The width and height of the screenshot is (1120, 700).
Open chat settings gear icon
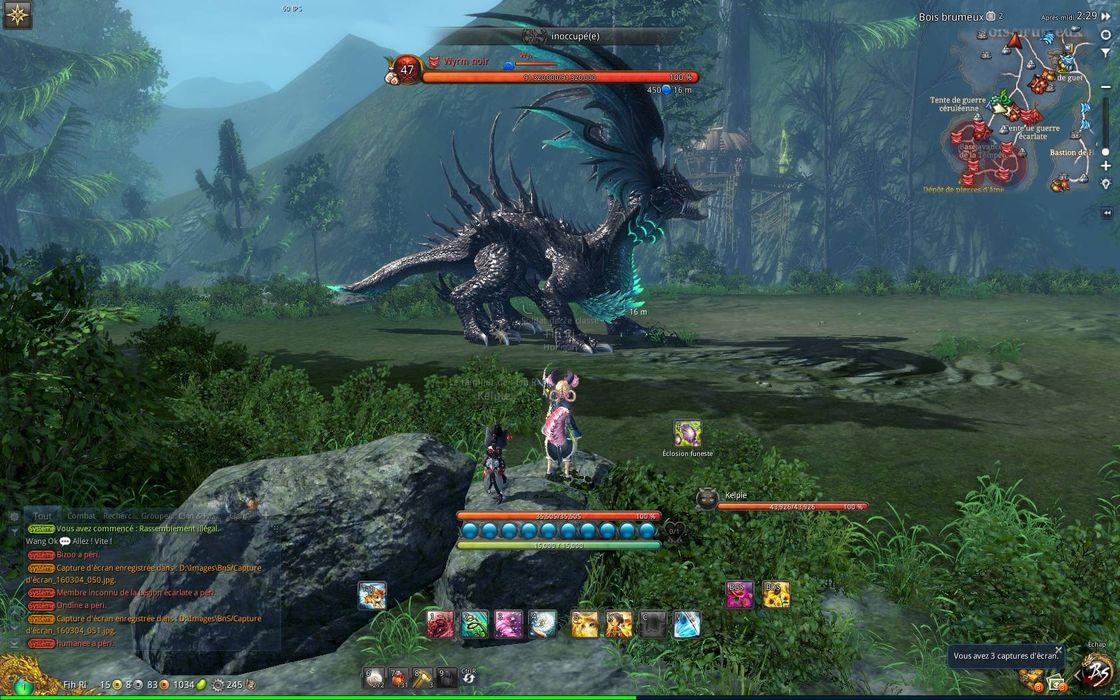pos(13,515)
